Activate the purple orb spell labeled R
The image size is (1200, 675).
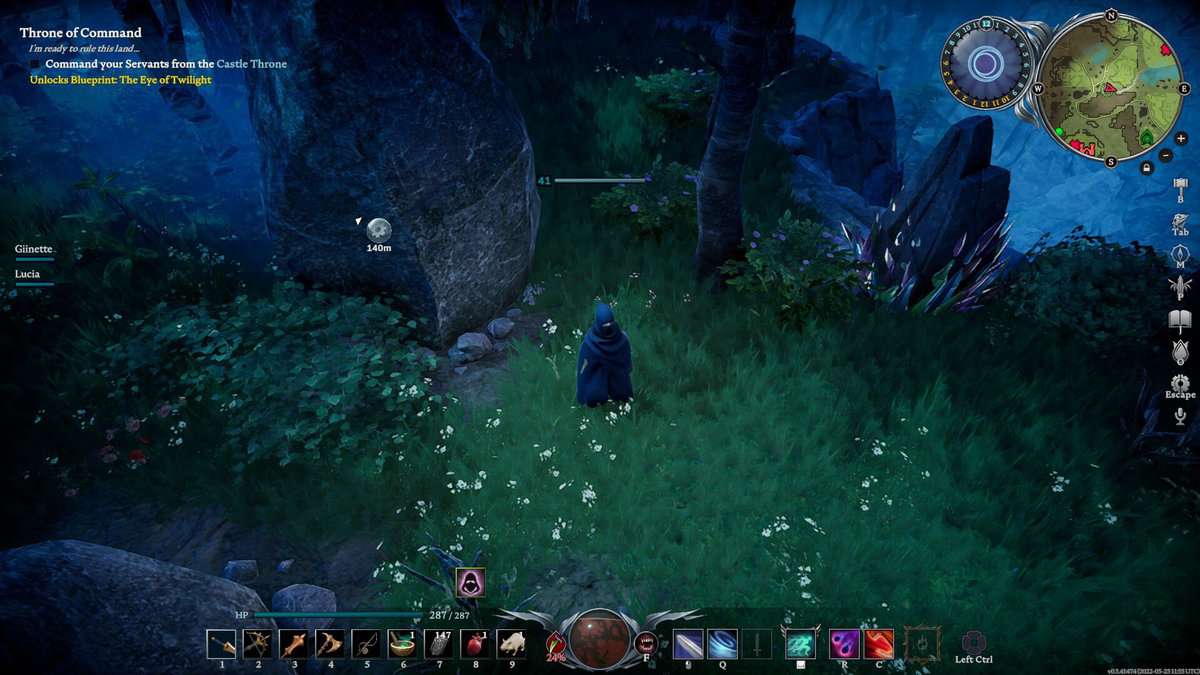coord(844,644)
